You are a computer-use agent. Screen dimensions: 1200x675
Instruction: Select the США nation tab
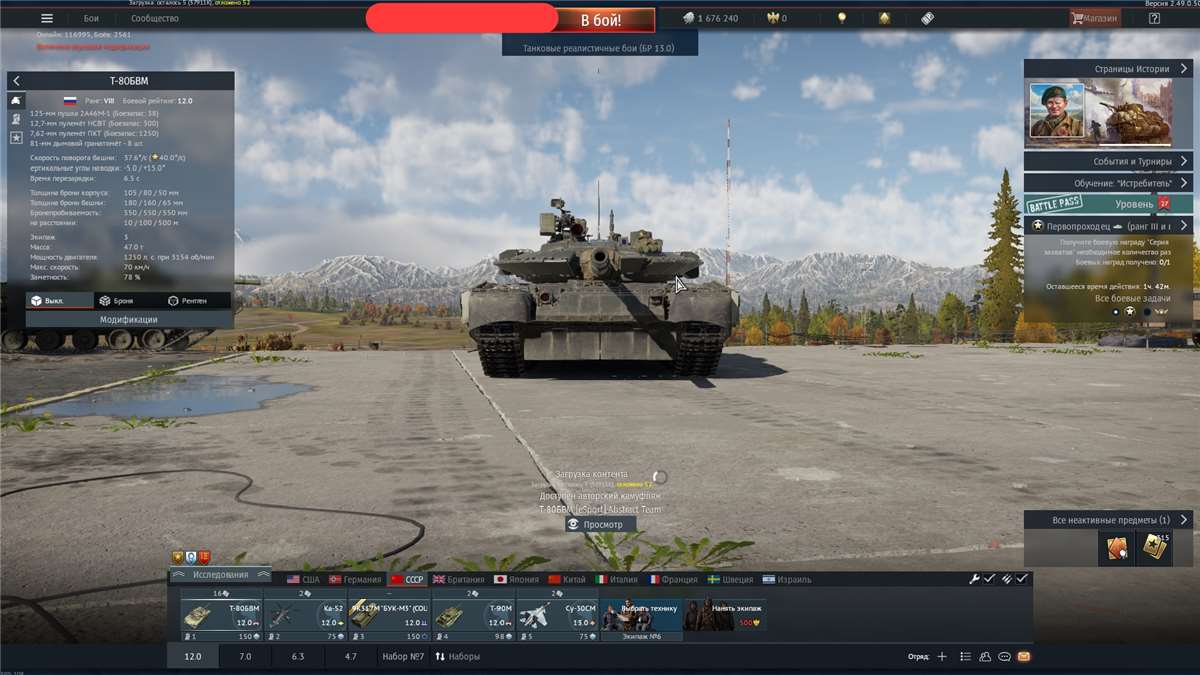point(303,580)
